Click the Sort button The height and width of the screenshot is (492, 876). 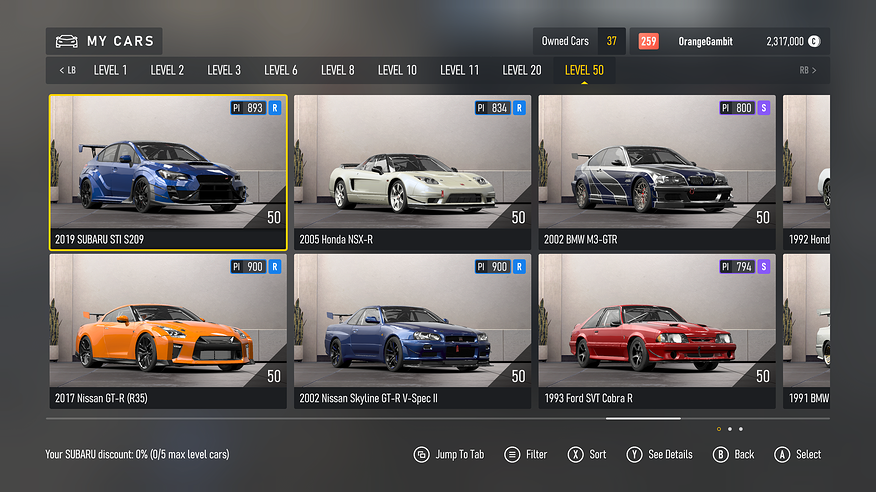[x=587, y=454]
